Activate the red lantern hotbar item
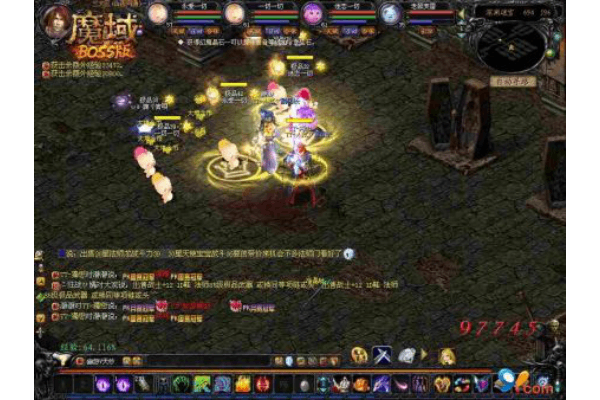Viewport: 600px width, 400px height. (x=261, y=383)
